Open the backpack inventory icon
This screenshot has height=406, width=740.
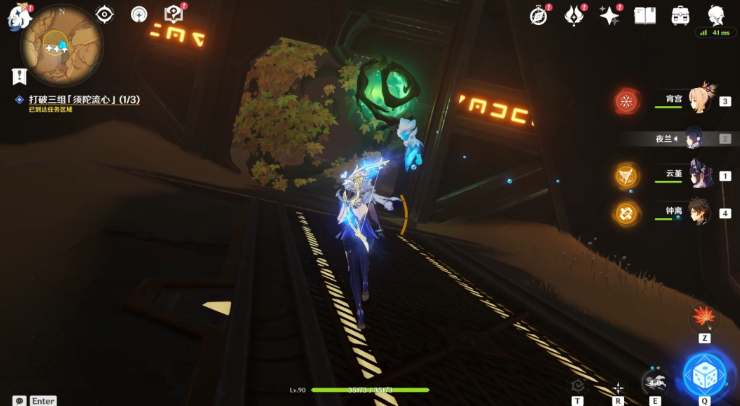(680, 15)
